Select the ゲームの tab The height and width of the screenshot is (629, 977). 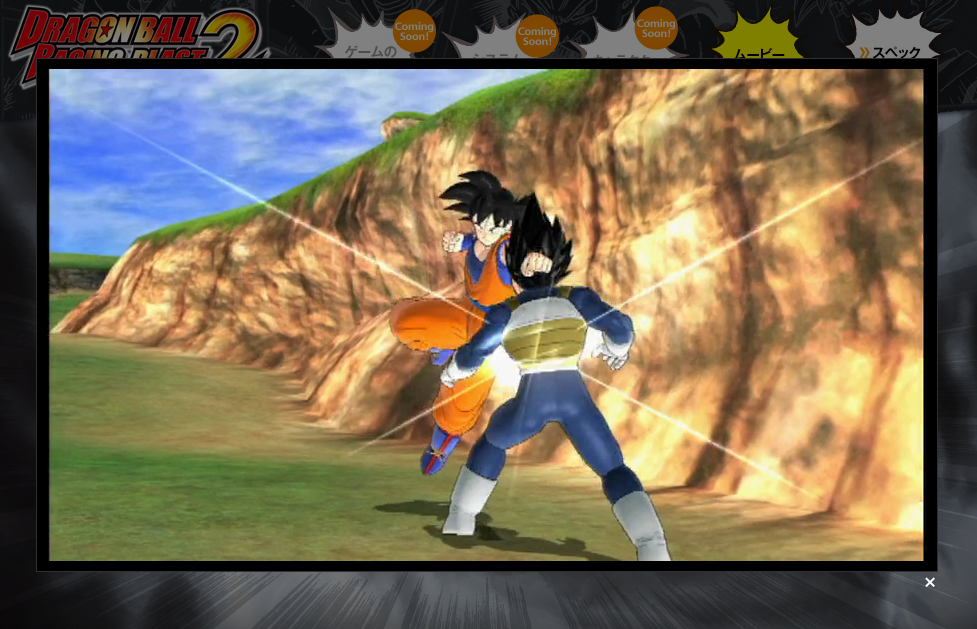(x=371, y=48)
